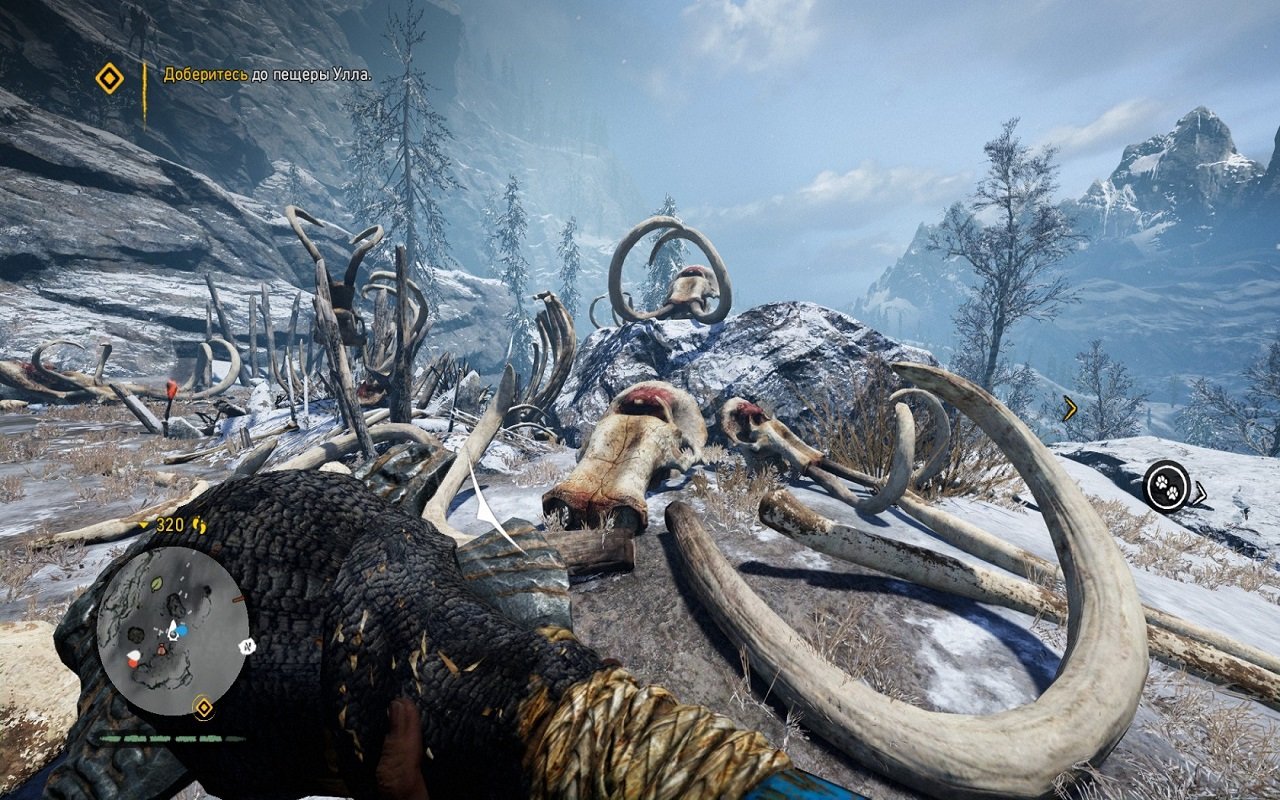Click the paw print companion icon
The height and width of the screenshot is (800, 1280).
tap(1166, 486)
